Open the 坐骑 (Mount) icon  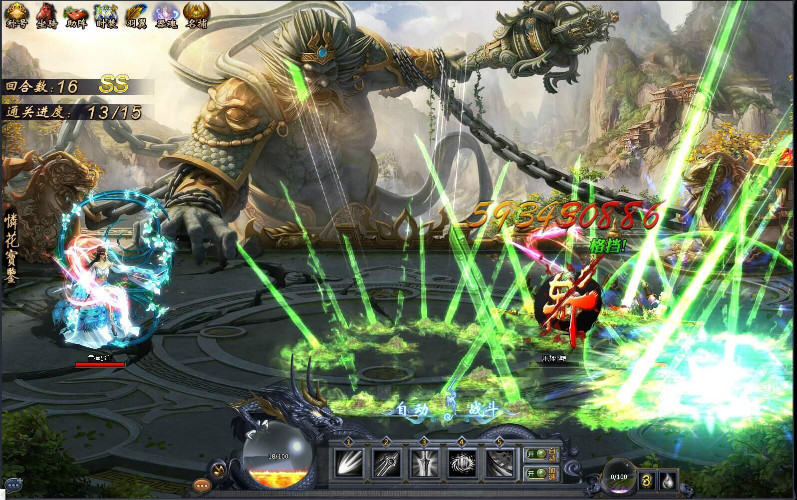[x=47, y=14]
